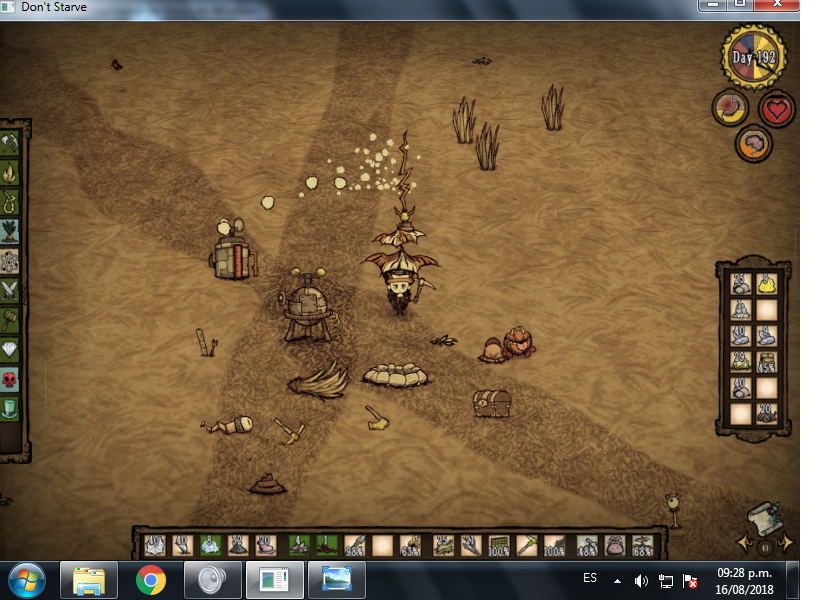Image resolution: width=818 pixels, height=600 pixels.
Task: Select the Survival tab with rope trap icon
Action: pyautogui.click(x=11, y=202)
